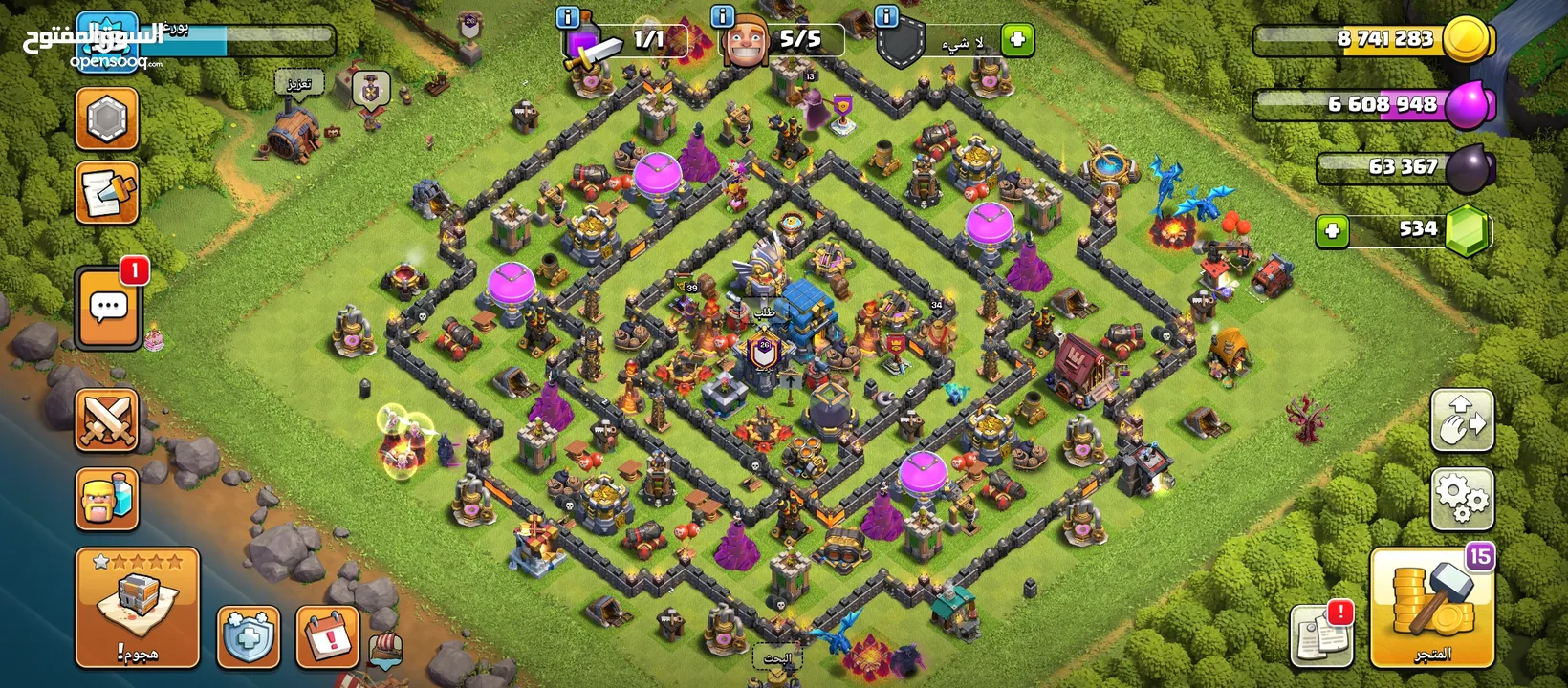Open the events calendar button
Image resolution: width=1568 pixels, height=688 pixels.
[x=327, y=636]
